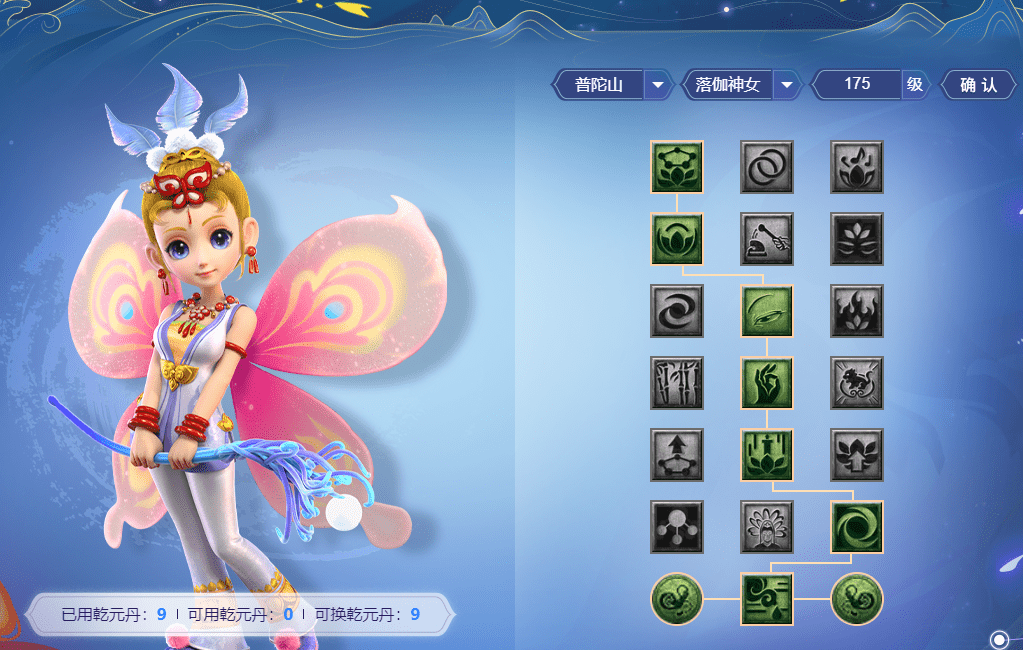Confirm with the 确认 button
1023x650 pixels.
pyautogui.click(x=978, y=85)
